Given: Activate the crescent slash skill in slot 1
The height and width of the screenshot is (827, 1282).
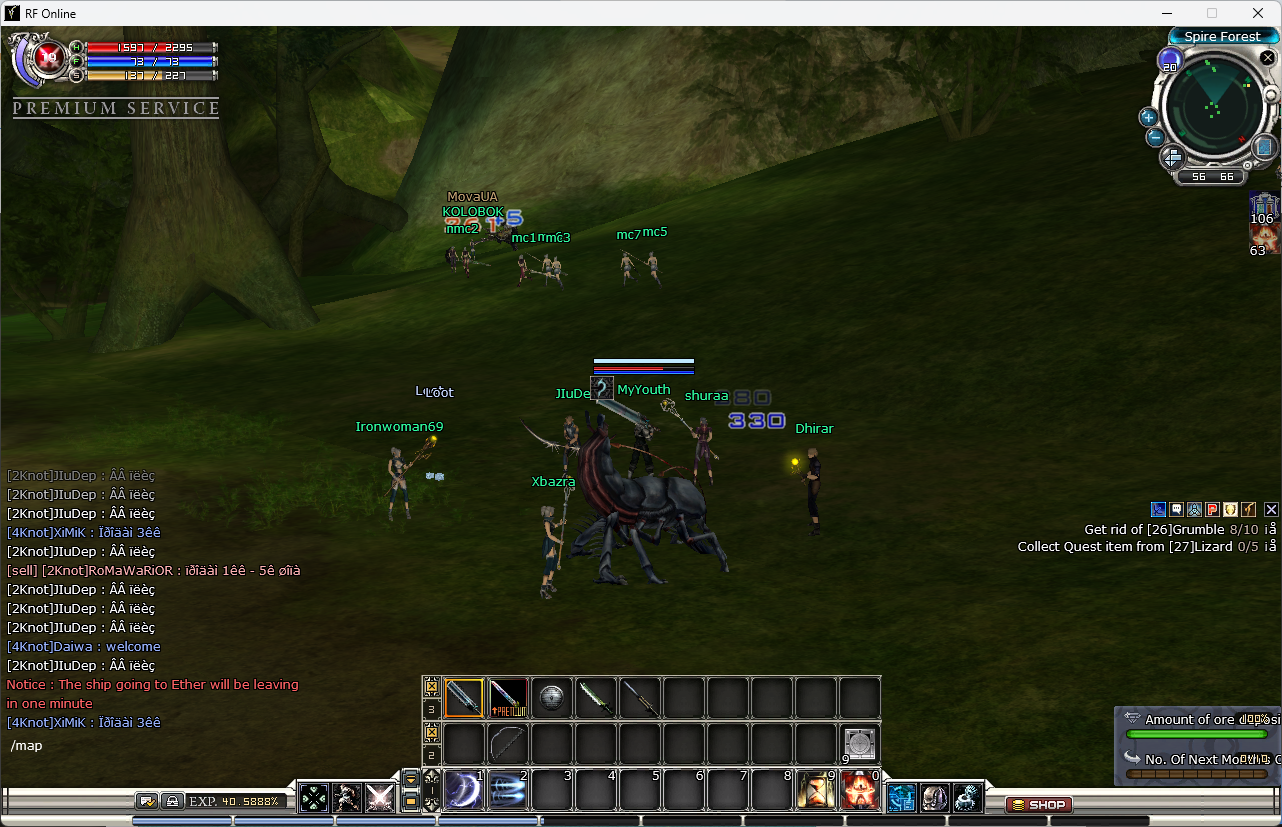Looking at the screenshot, I should coord(463,791).
